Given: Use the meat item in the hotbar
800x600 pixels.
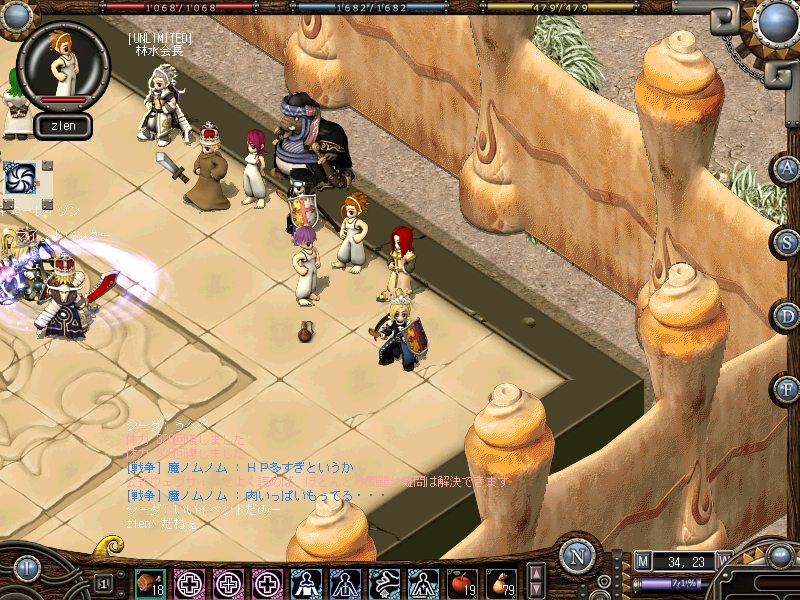Looking at the screenshot, I should tap(150, 582).
